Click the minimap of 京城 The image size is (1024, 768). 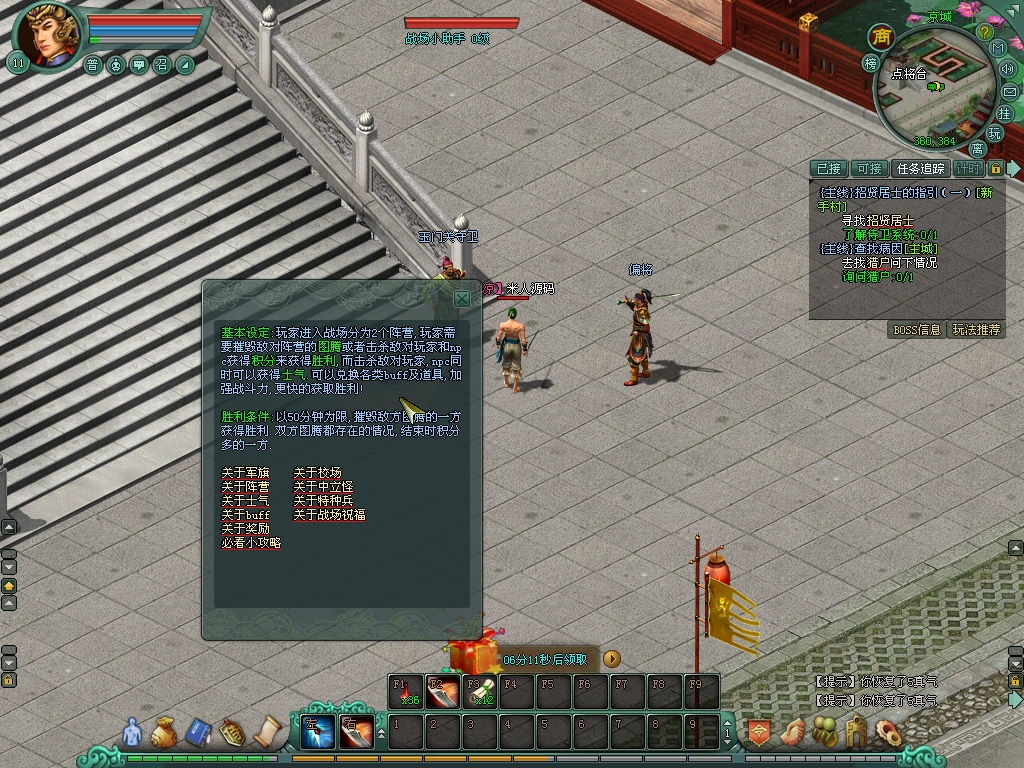932,90
